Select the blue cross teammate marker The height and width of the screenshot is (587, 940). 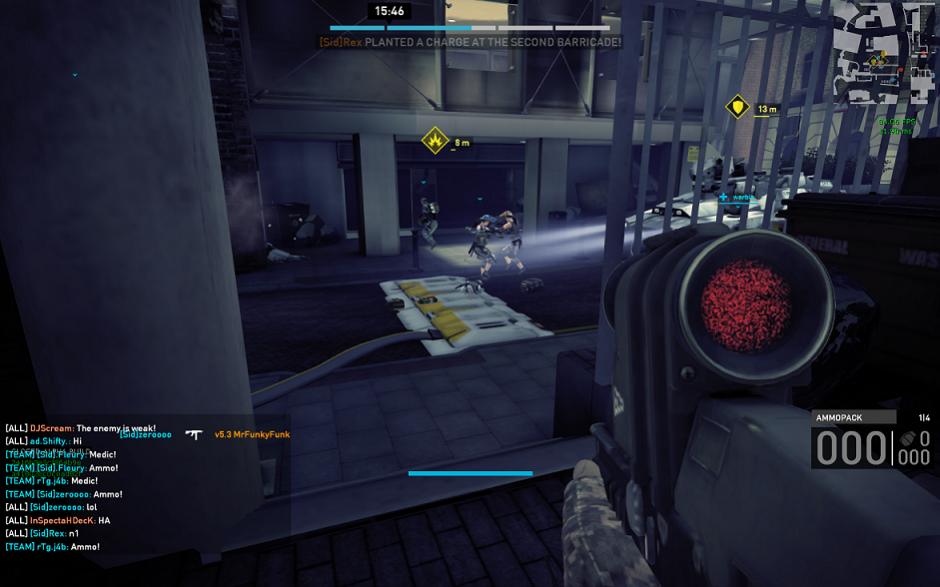click(x=723, y=197)
